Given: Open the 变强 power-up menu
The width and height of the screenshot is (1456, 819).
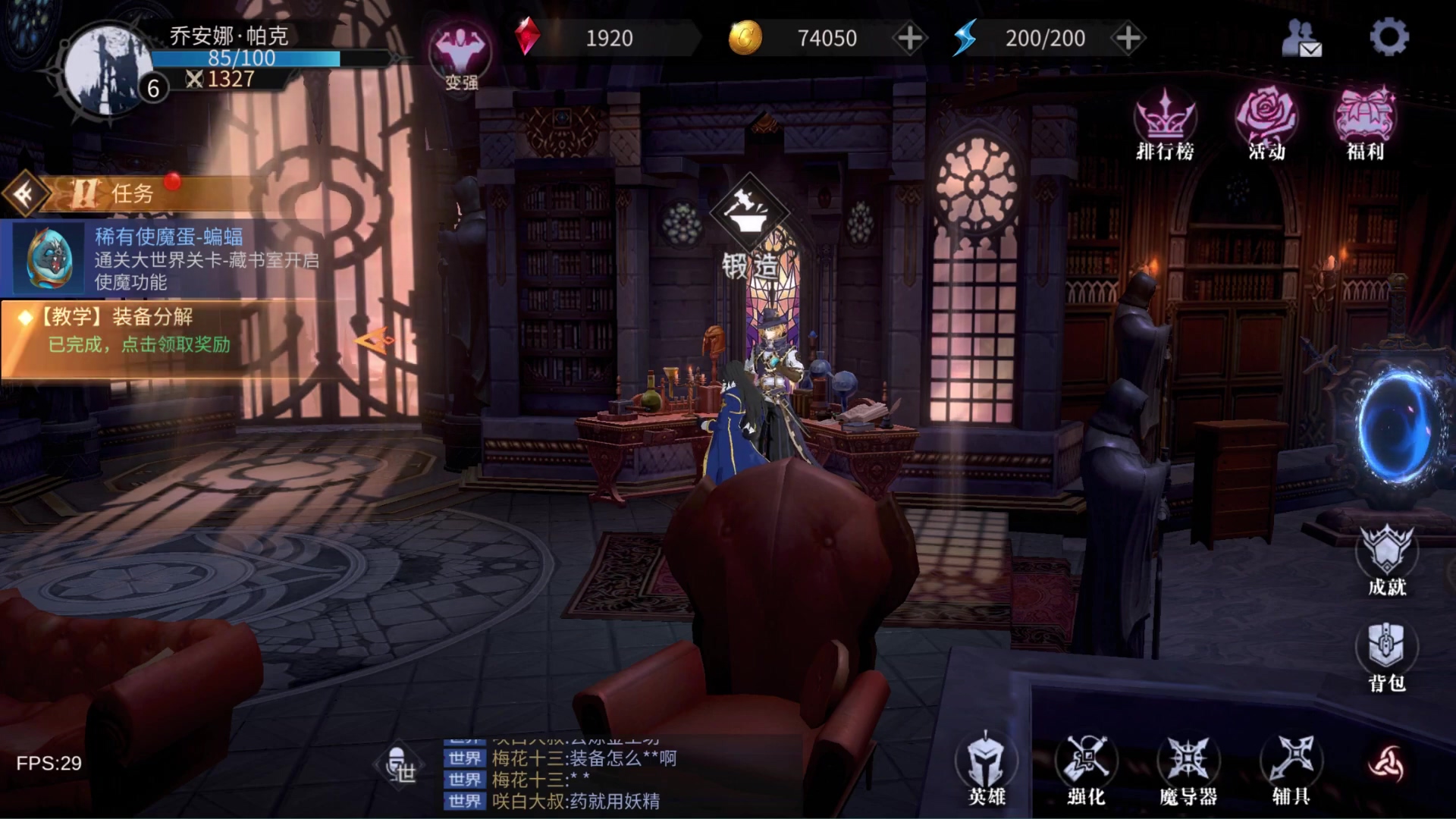Looking at the screenshot, I should click(460, 57).
